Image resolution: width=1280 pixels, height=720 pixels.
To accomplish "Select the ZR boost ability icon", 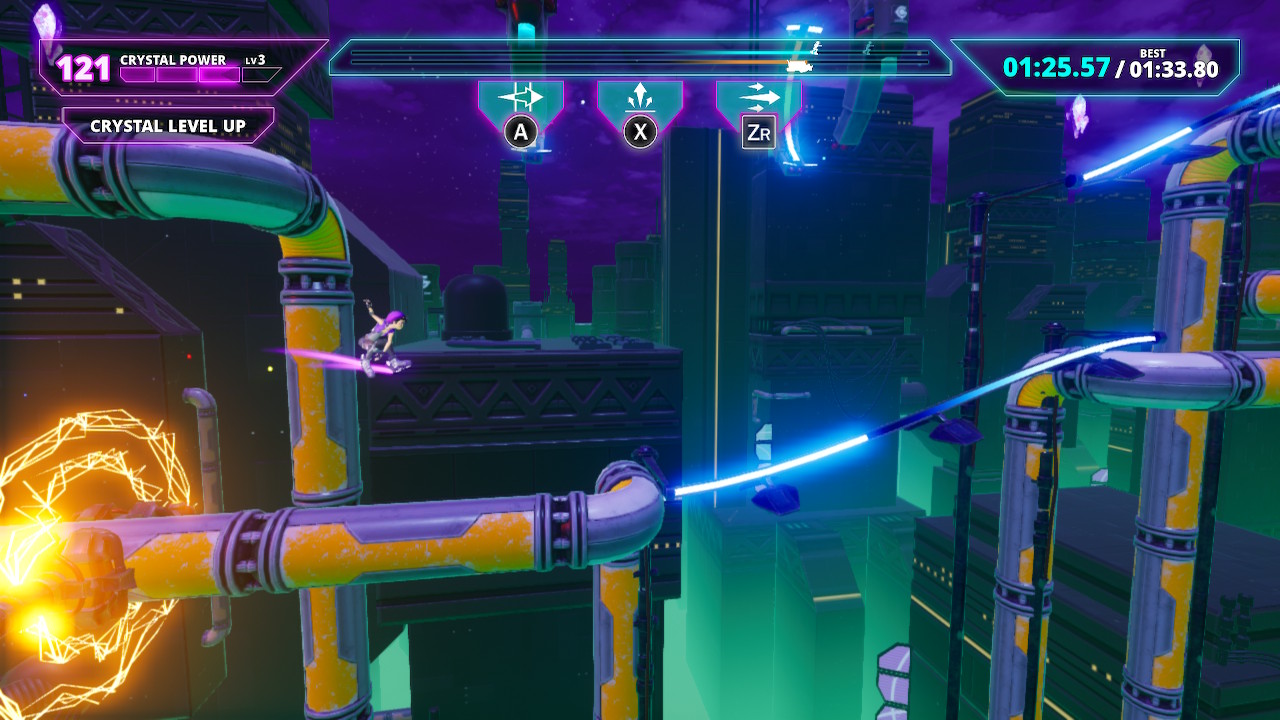I will [x=758, y=96].
